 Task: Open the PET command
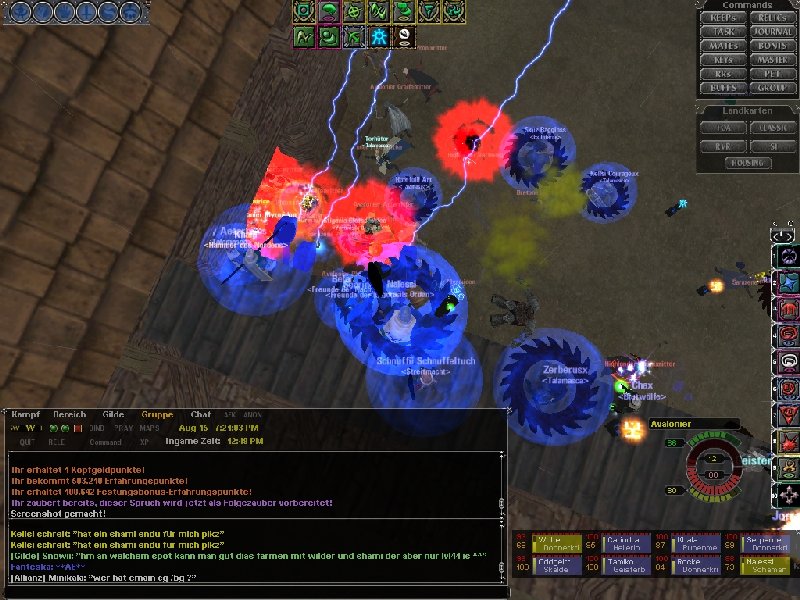point(772,74)
